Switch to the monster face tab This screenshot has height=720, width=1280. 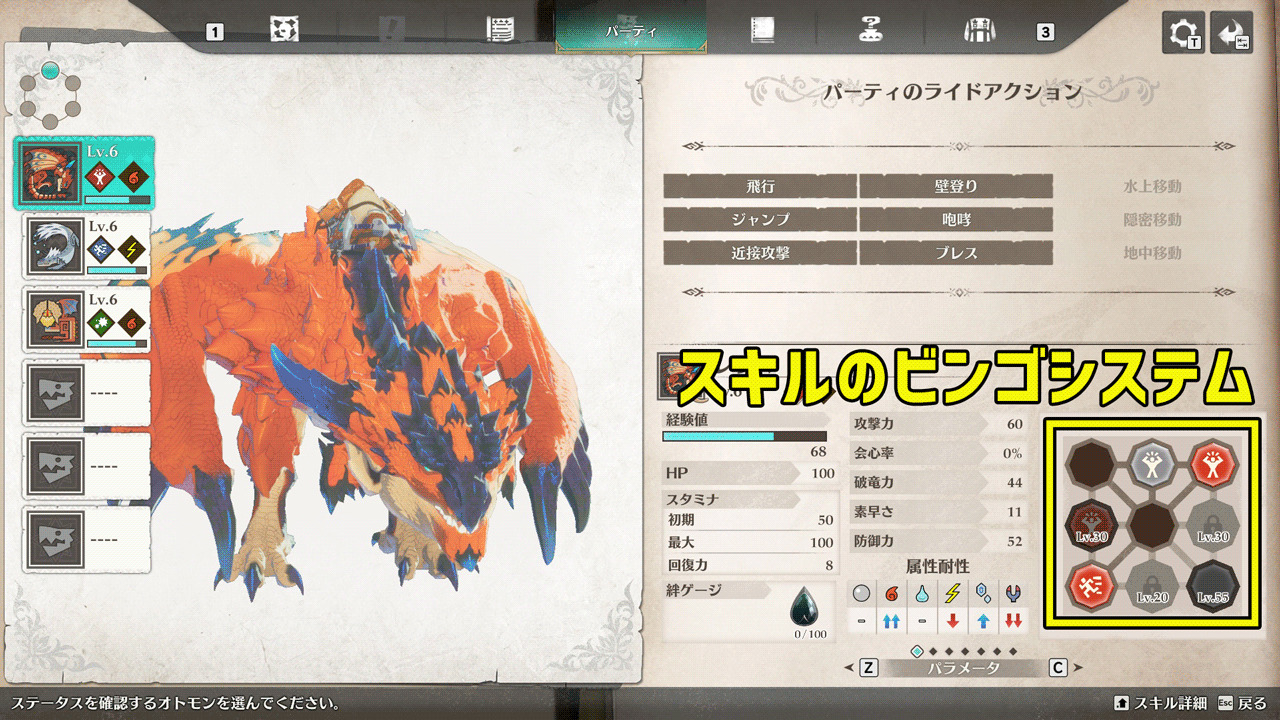tap(284, 30)
